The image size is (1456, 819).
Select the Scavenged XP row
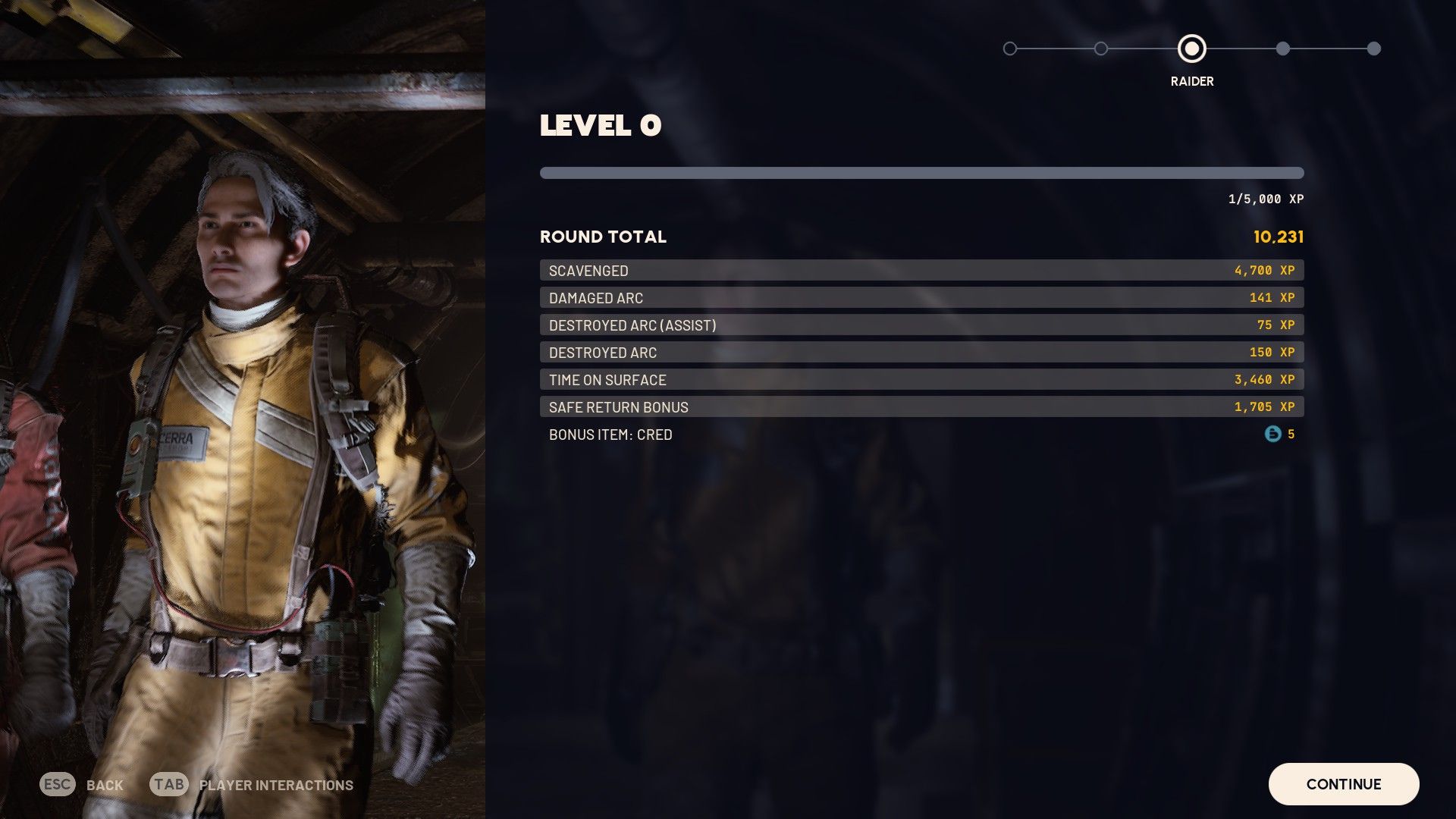(921, 270)
